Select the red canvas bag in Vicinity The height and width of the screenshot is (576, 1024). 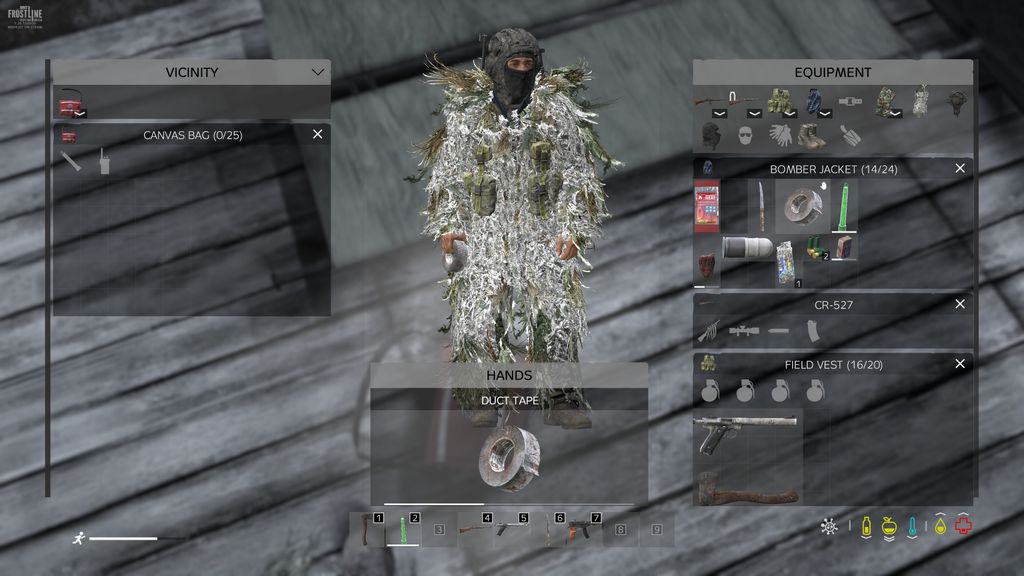click(70, 103)
